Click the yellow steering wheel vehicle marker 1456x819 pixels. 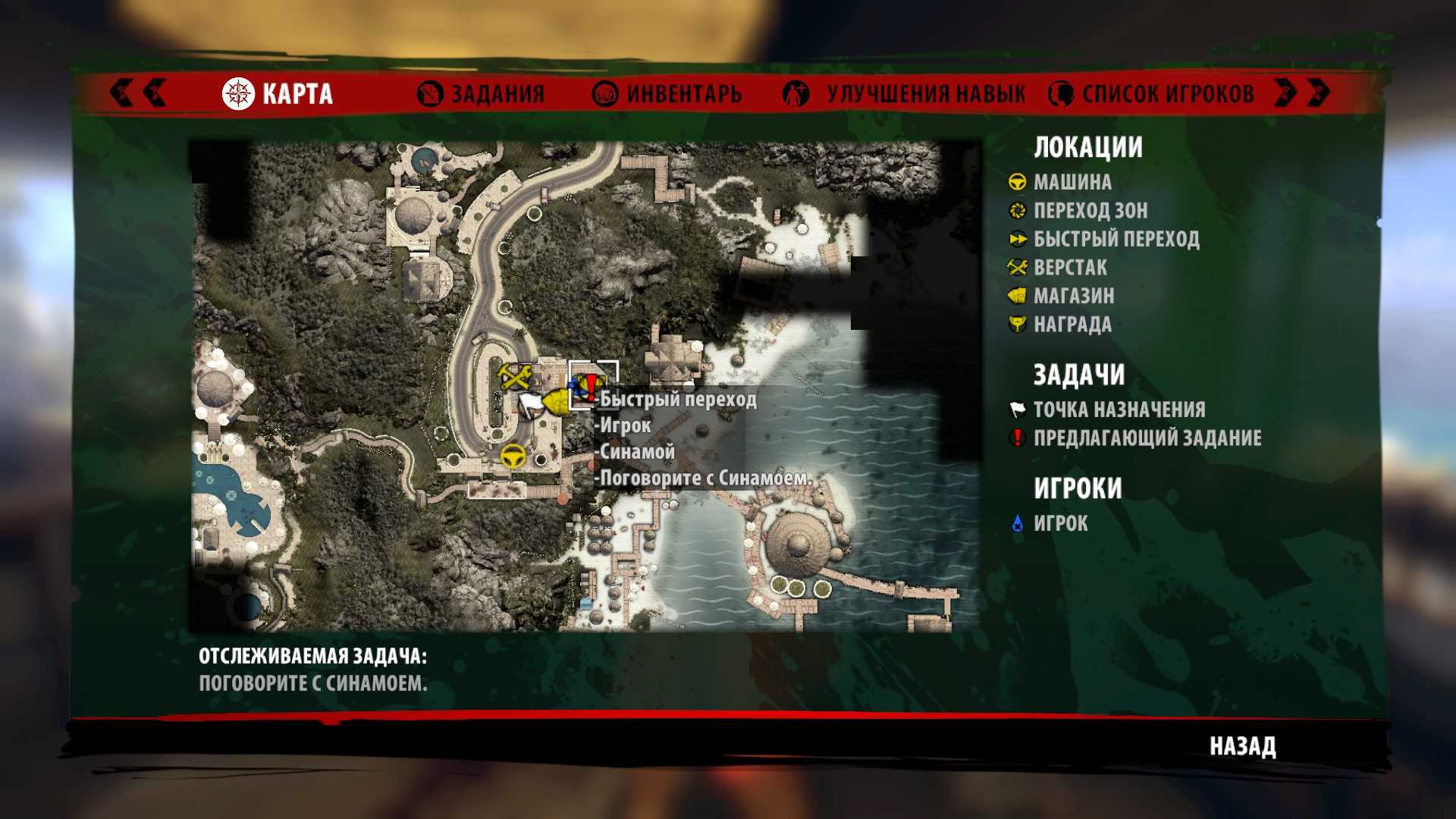[513, 457]
